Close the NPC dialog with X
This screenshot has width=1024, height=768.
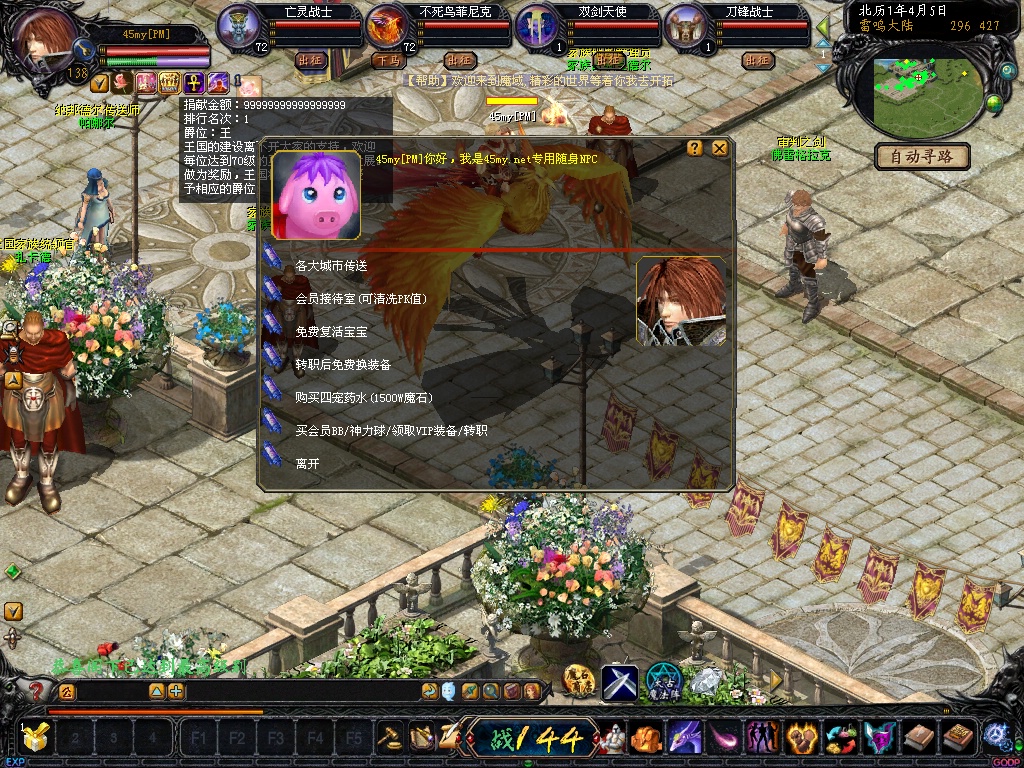[x=719, y=148]
